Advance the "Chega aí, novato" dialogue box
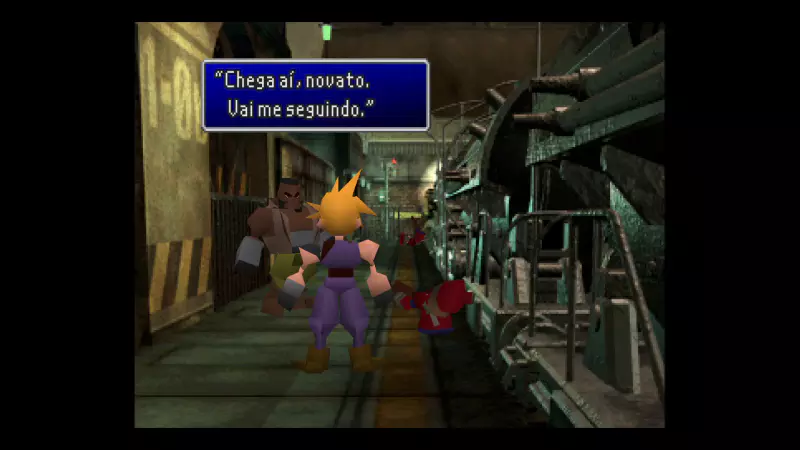The image size is (800, 450). pyautogui.click(x=315, y=95)
